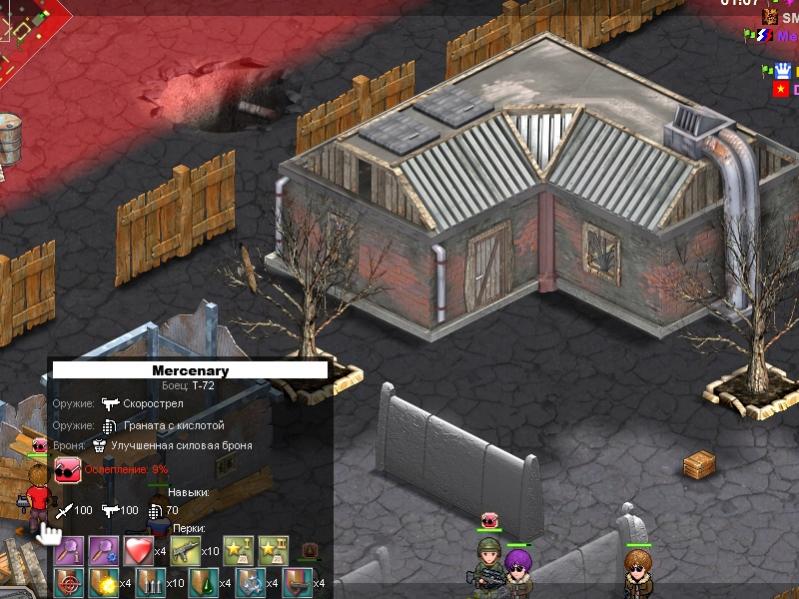Select the magnifier perk with info symbol

pyautogui.click(x=68, y=550)
